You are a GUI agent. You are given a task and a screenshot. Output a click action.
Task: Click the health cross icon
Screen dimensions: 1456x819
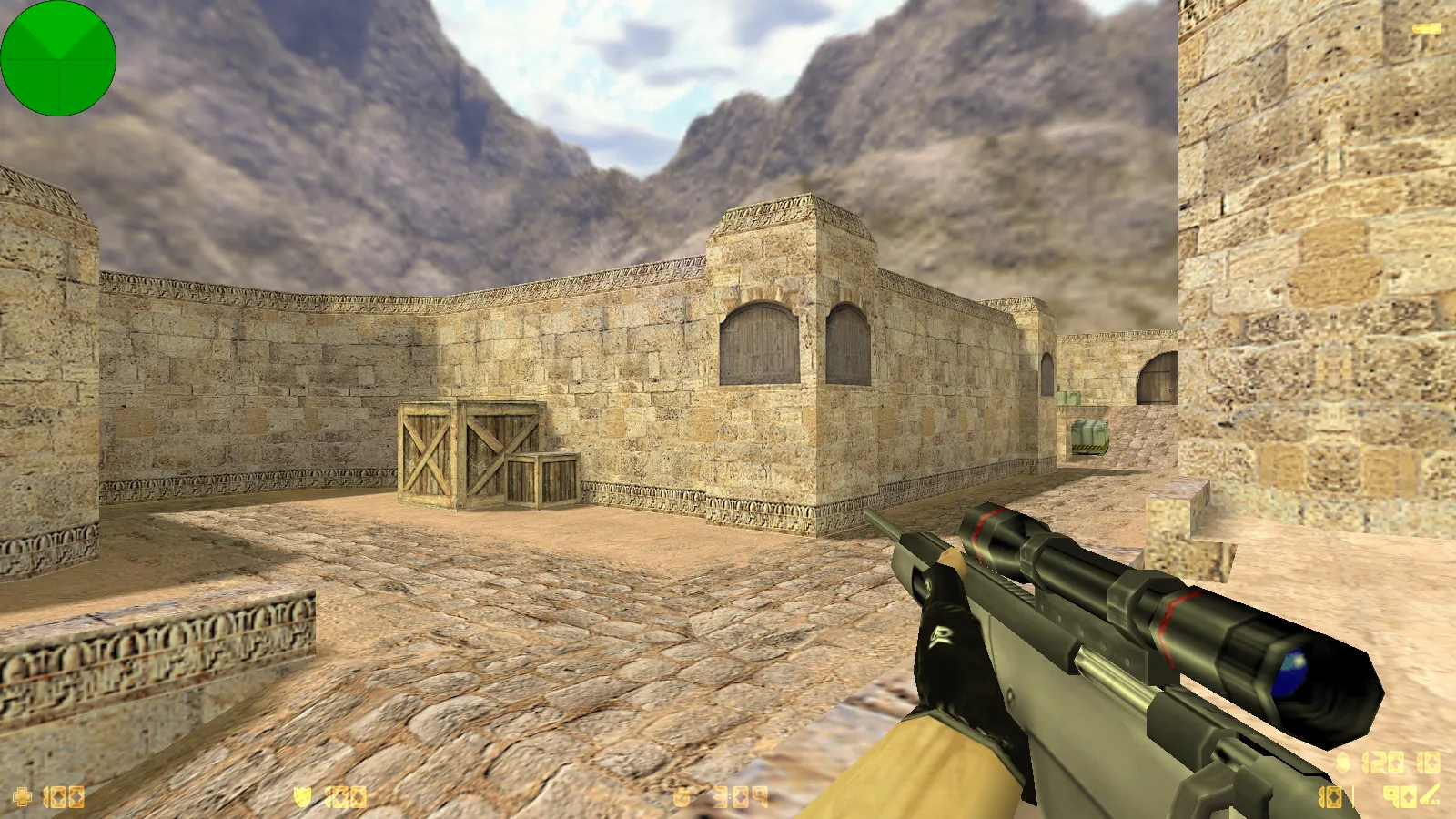pos(22,798)
